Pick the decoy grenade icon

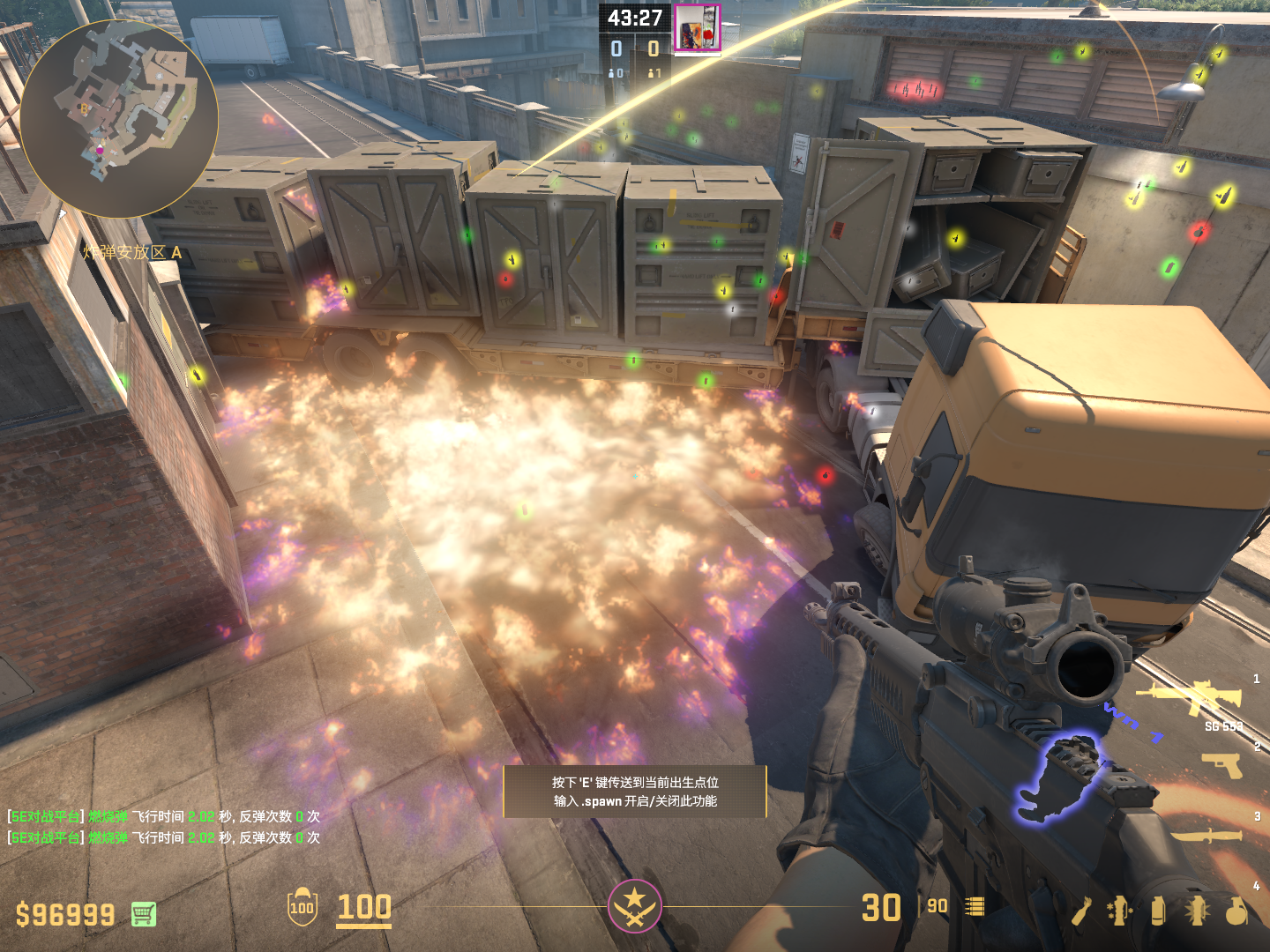1120,911
